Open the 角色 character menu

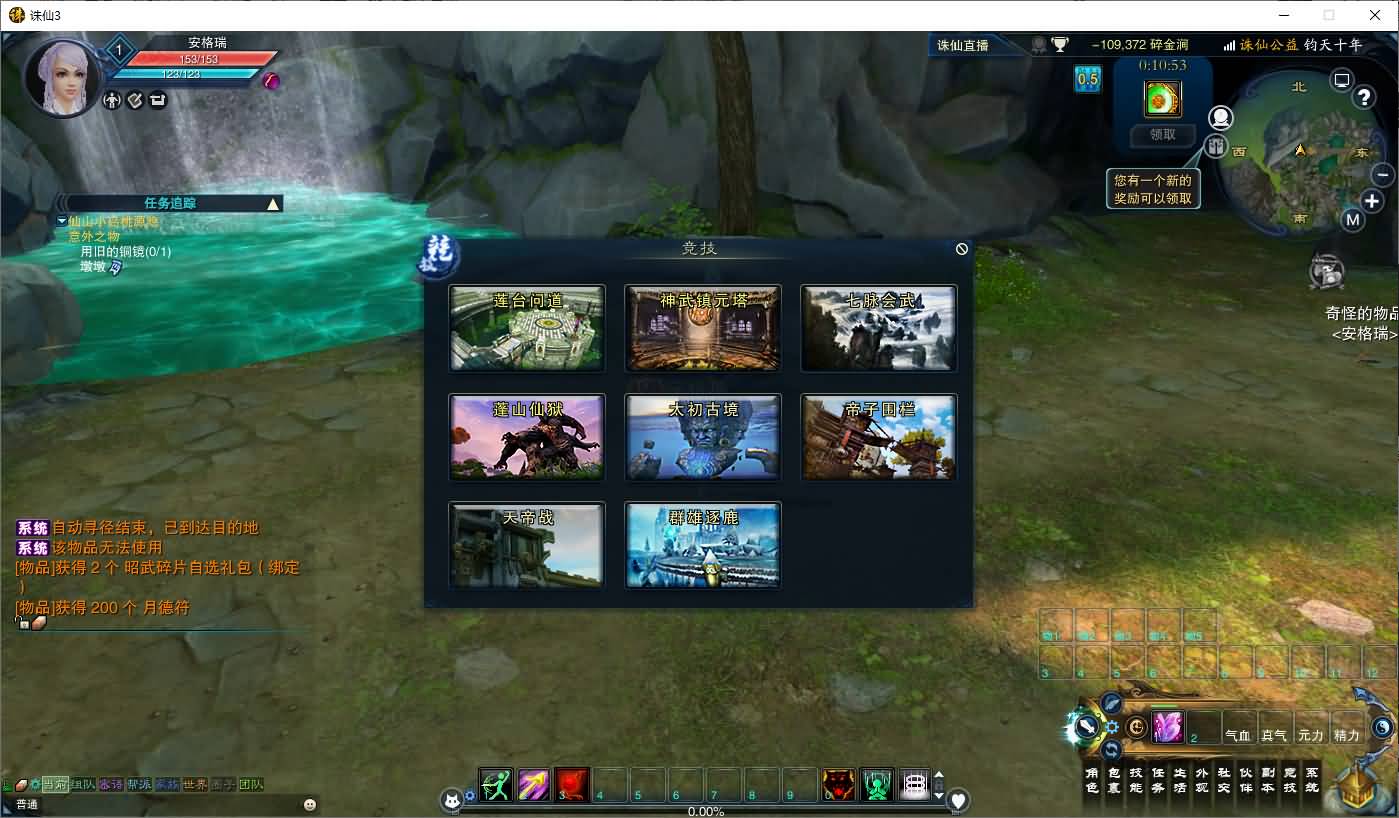(1092, 780)
